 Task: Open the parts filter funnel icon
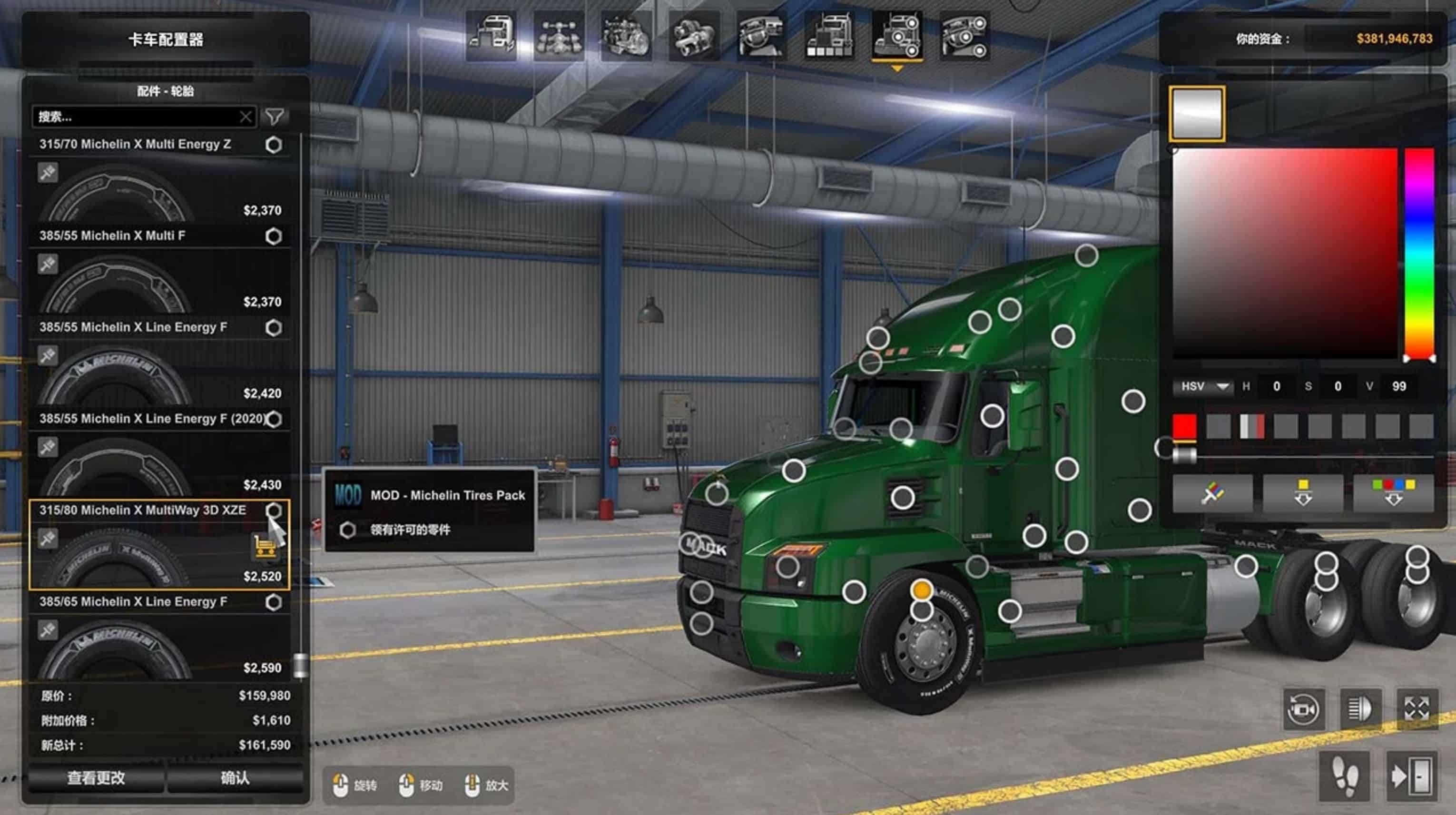pos(275,117)
